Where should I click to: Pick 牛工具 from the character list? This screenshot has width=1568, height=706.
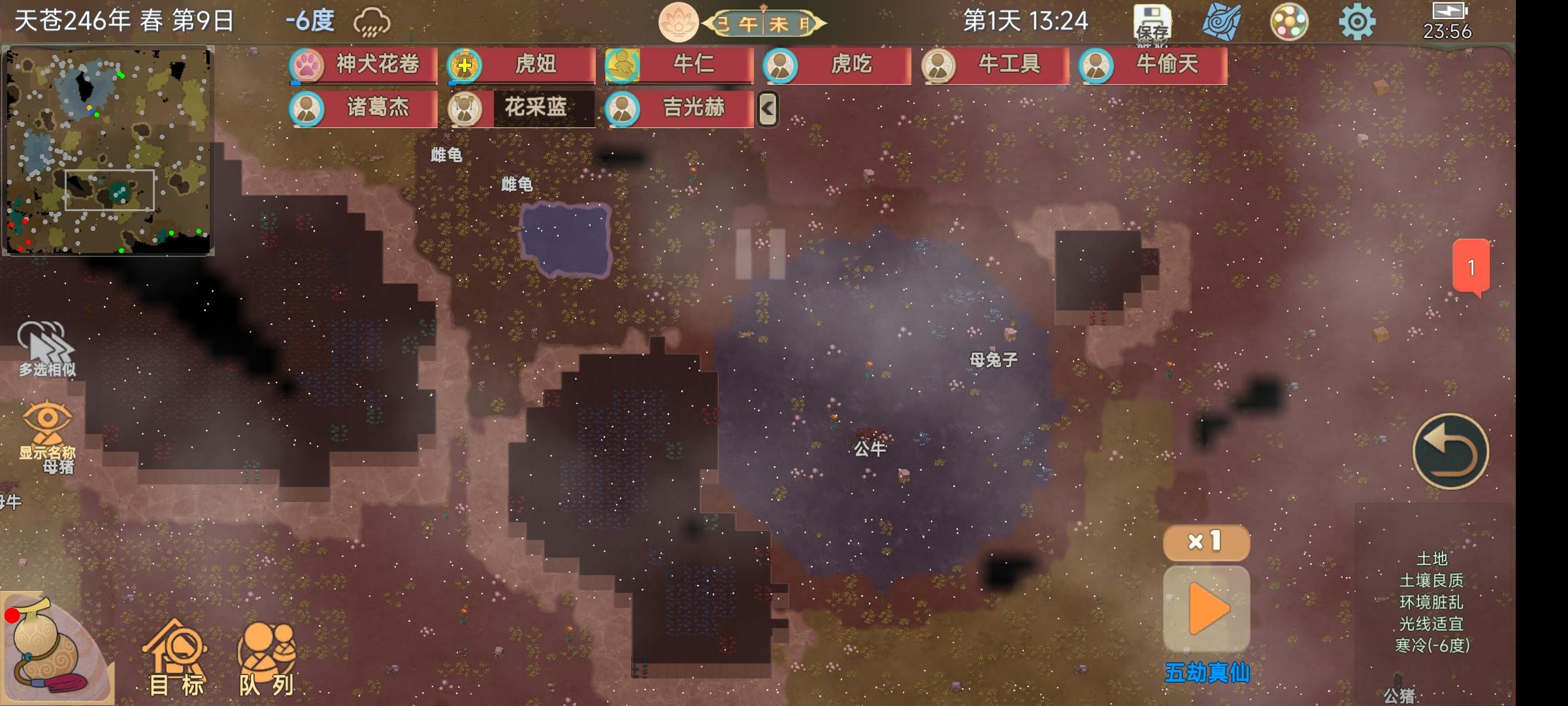coord(996,65)
